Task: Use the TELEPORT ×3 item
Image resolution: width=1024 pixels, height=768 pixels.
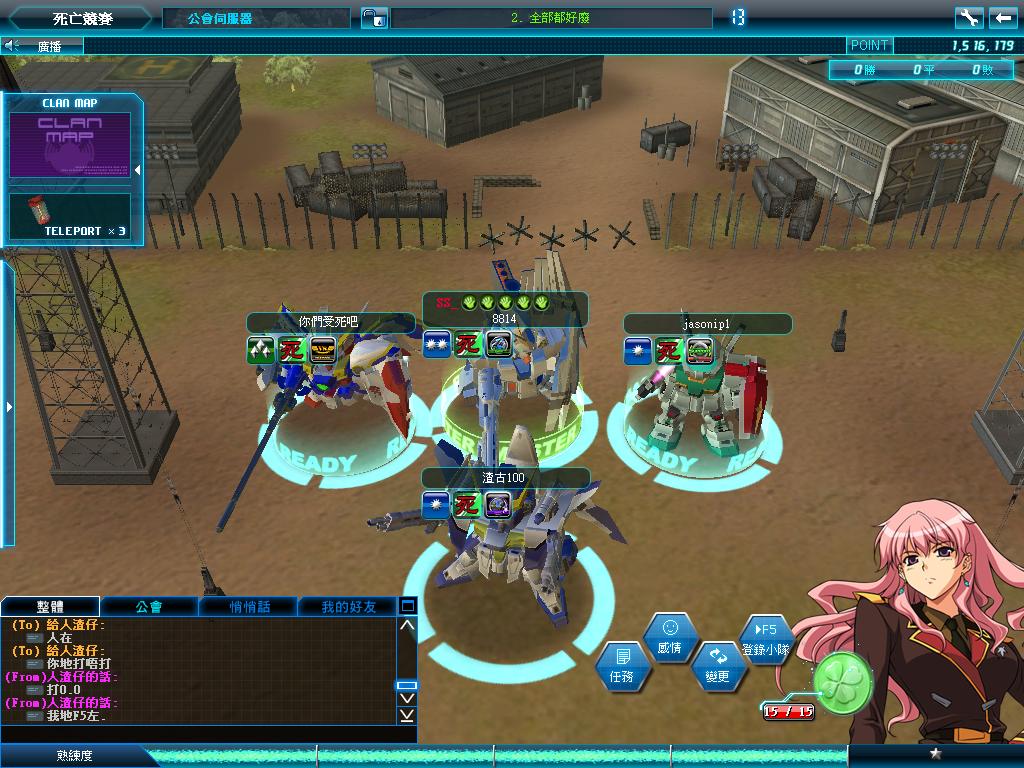Action: [x=70, y=217]
